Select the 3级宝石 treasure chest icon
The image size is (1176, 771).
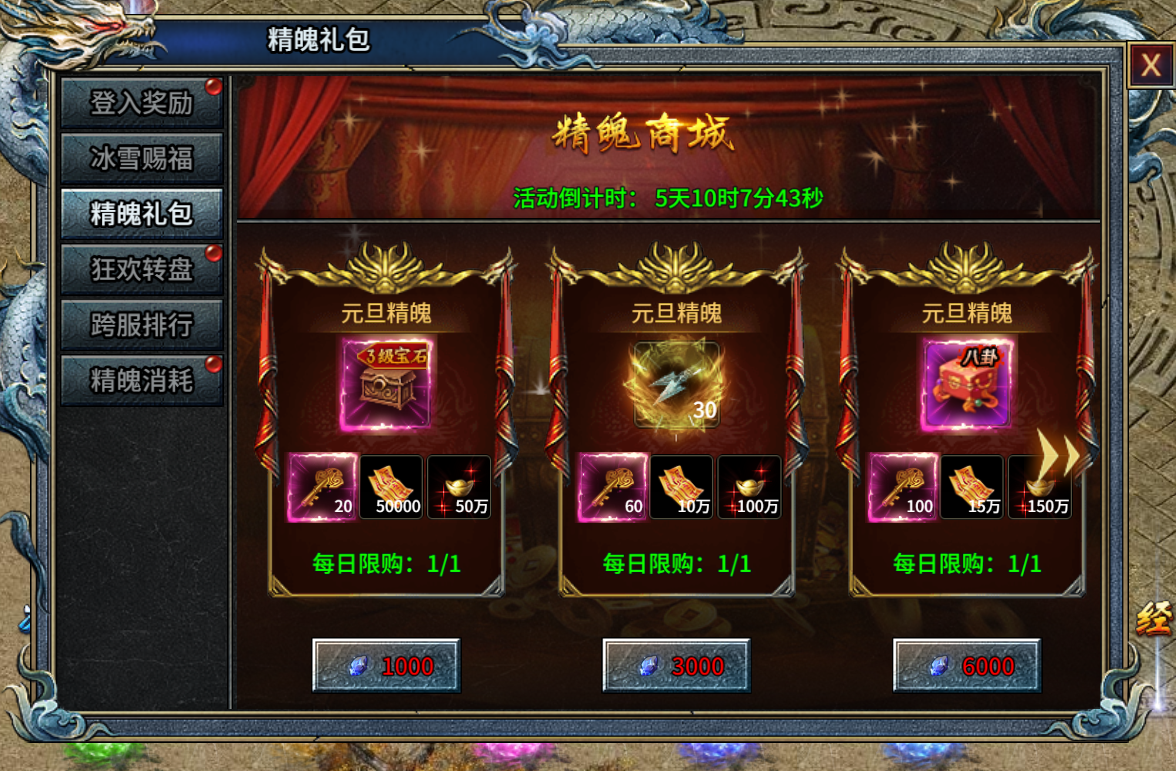point(386,384)
